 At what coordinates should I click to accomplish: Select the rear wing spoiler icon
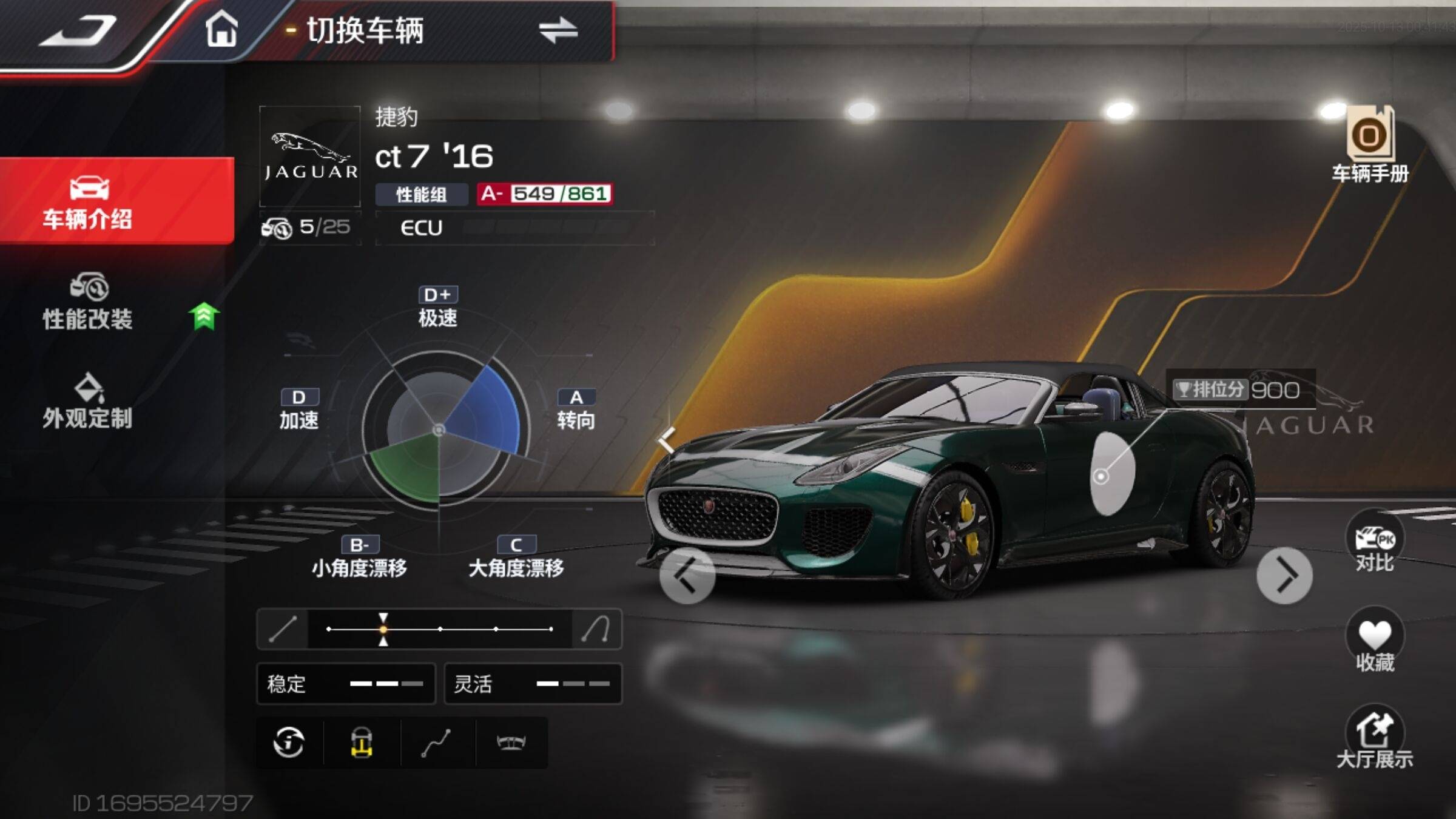(511, 743)
